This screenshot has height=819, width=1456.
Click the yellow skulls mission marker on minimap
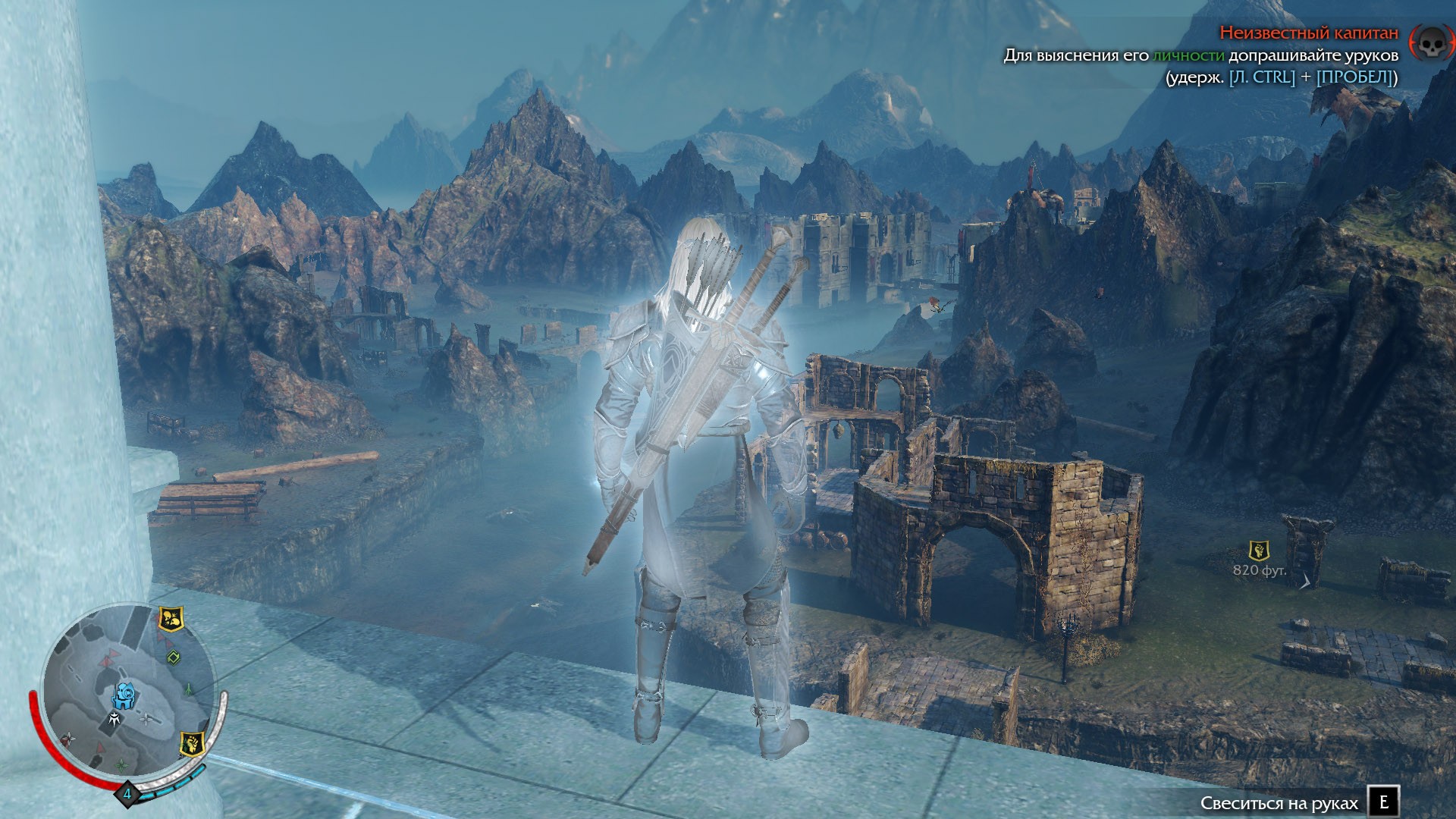170,620
